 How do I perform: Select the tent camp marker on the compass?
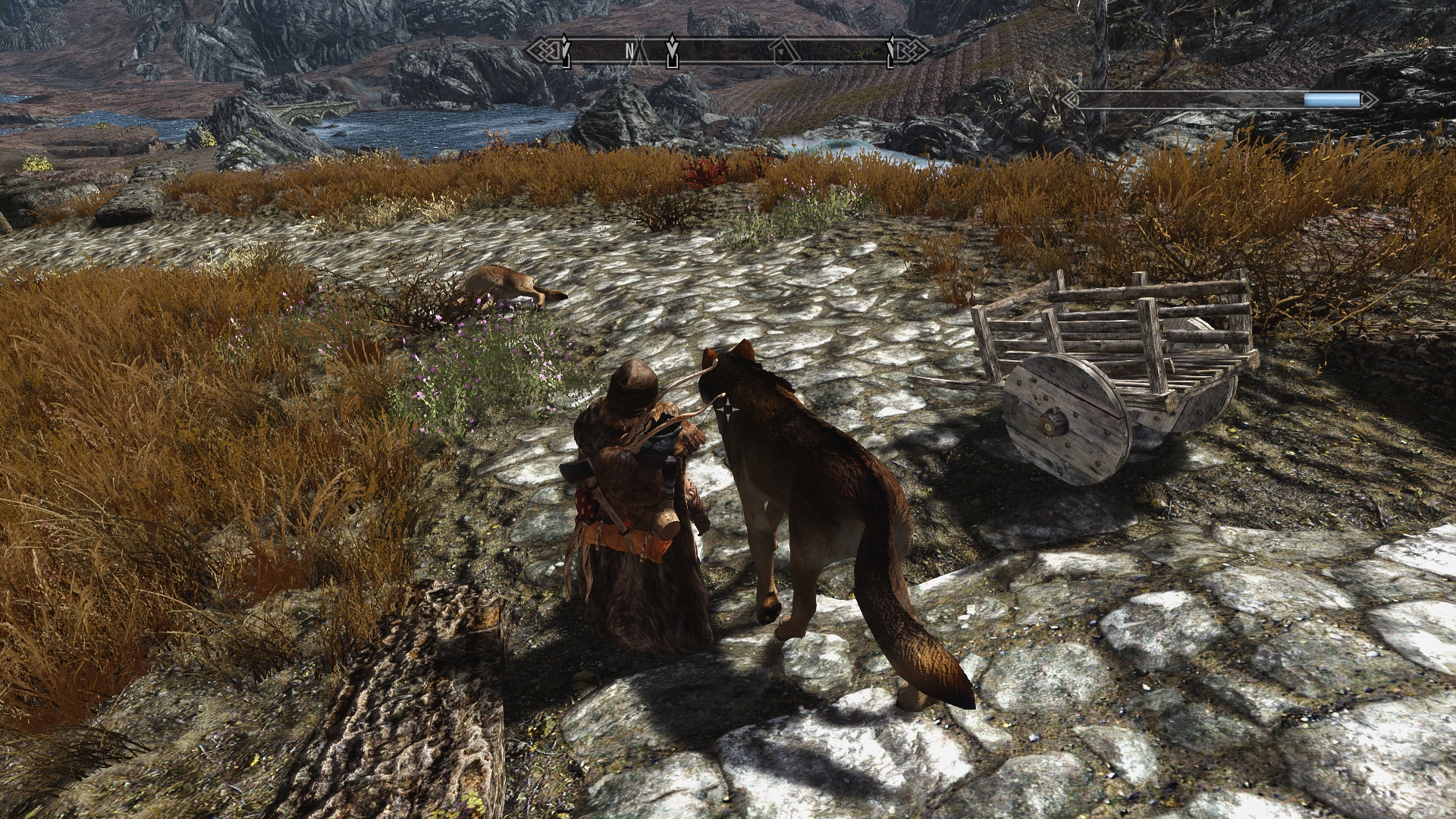pyautogui.click(x=642, y=53)
